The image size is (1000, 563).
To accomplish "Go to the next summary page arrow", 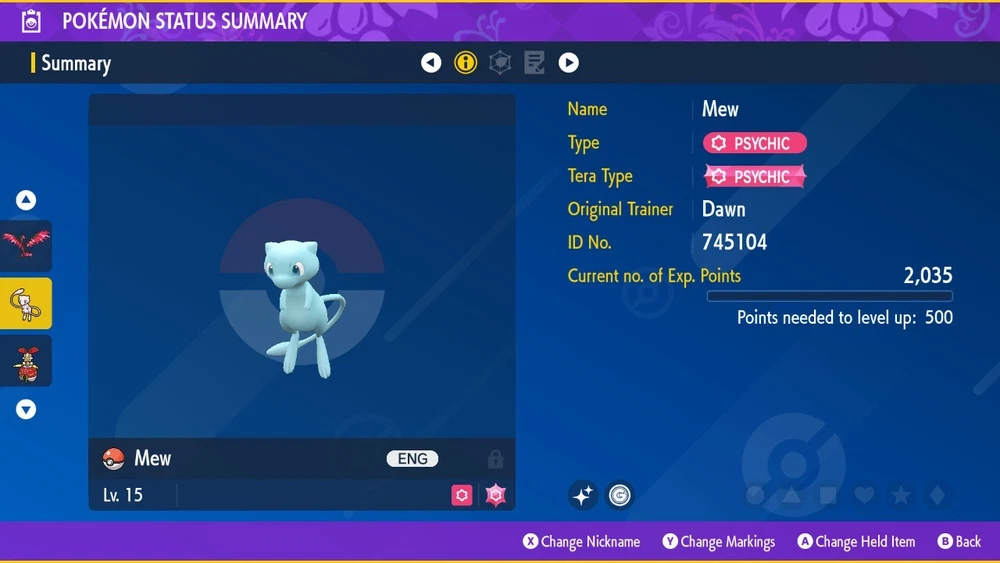I will [x=568, y=63].
